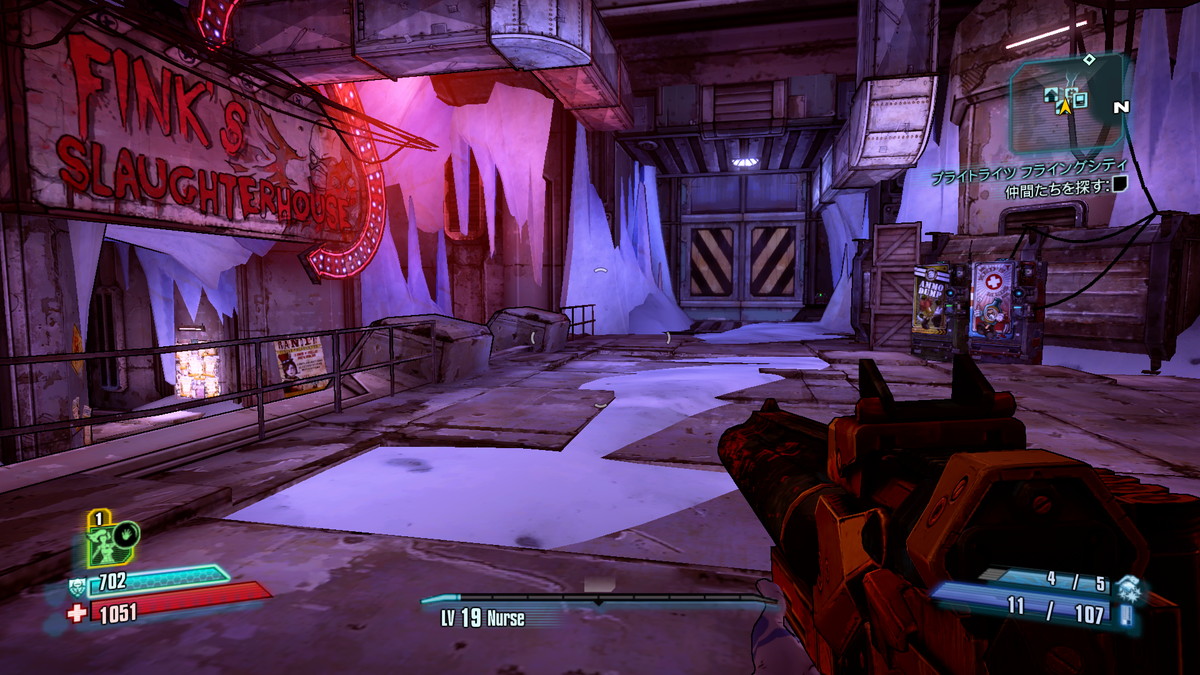Click the minimap in the corner

click(x=1068, y=103)
